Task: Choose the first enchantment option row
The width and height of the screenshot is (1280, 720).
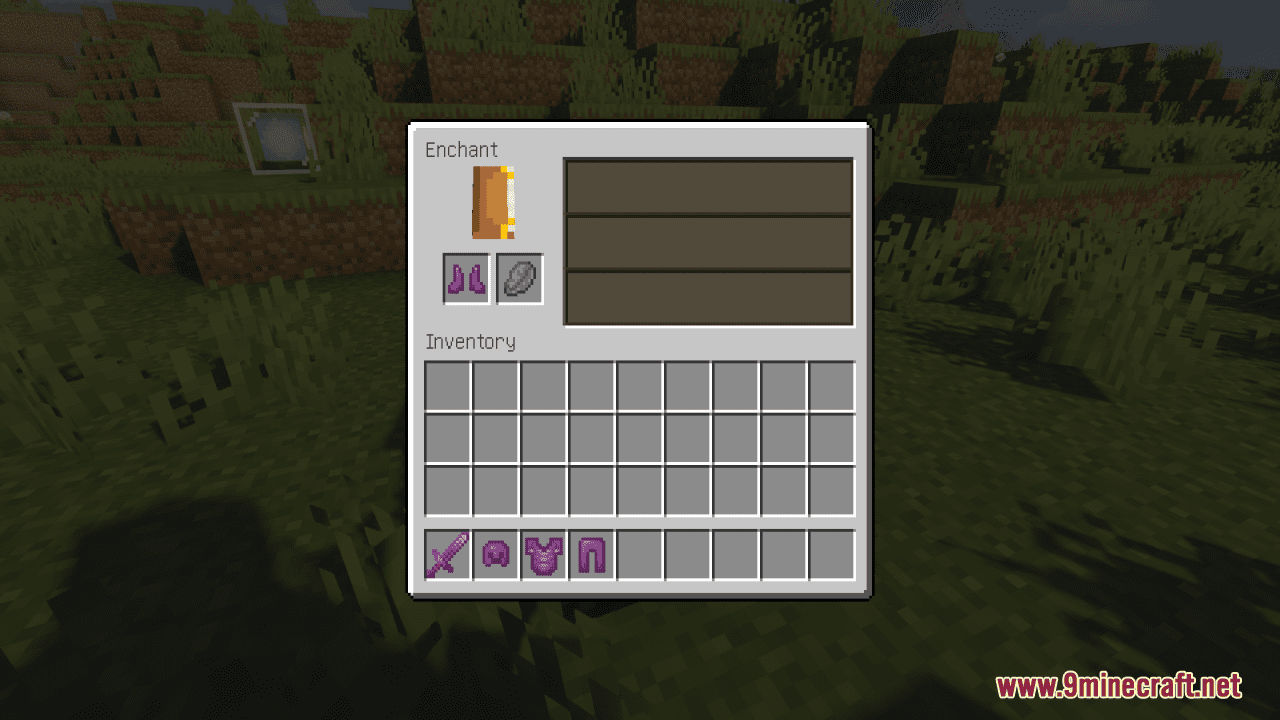Action: pos(708,186)
